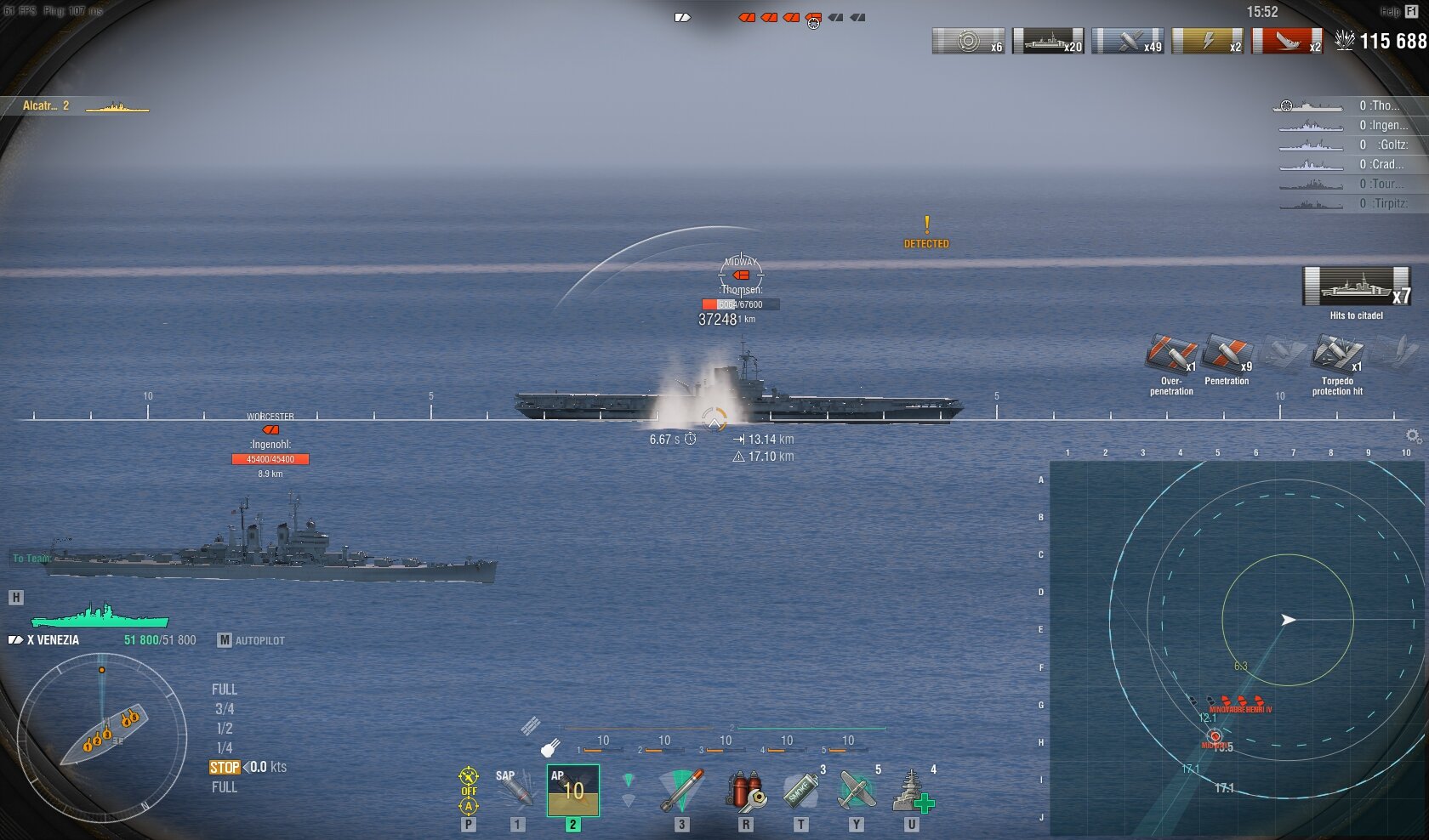Open the minimap settings gear
The image size is (1429, 840).
pyautogui.click(x=1413, y=436)
